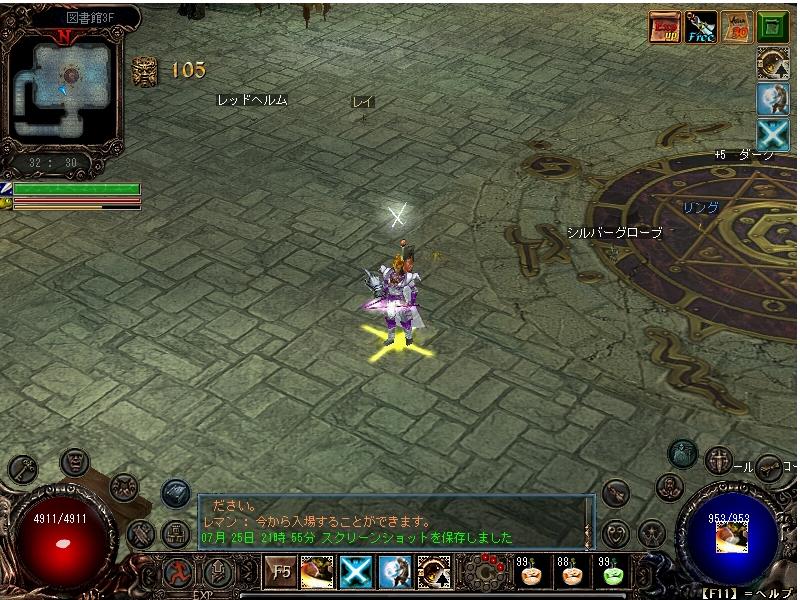Open the green square menu button
Image resolution: width=800 pixels, height=600 pixels.
coord(772,26)
